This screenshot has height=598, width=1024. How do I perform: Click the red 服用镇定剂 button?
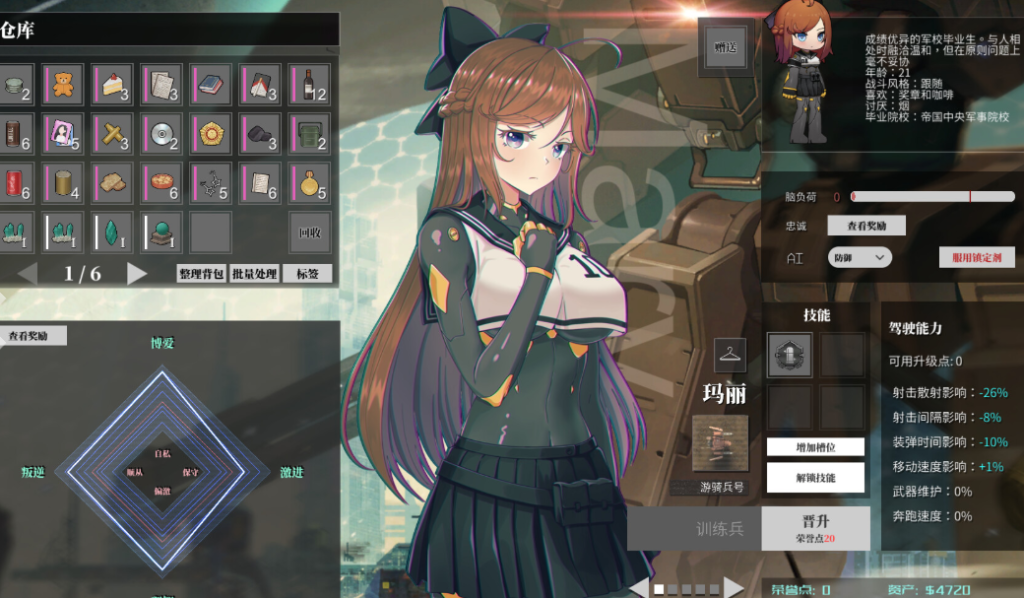click(977, 257)
